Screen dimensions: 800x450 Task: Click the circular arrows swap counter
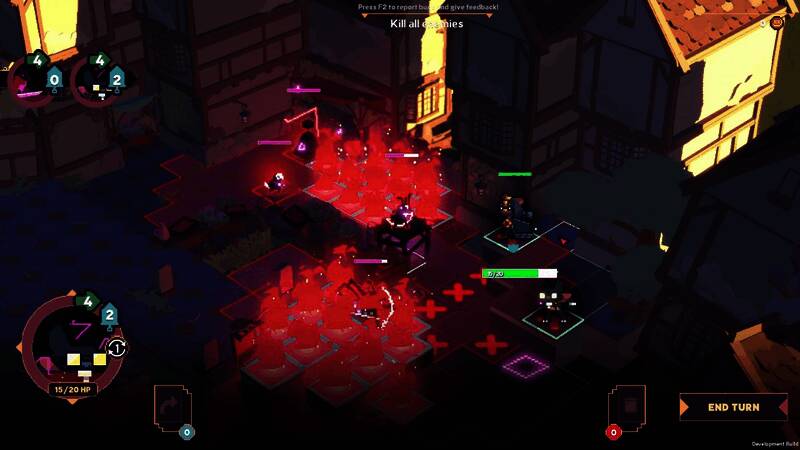point(117,348)
